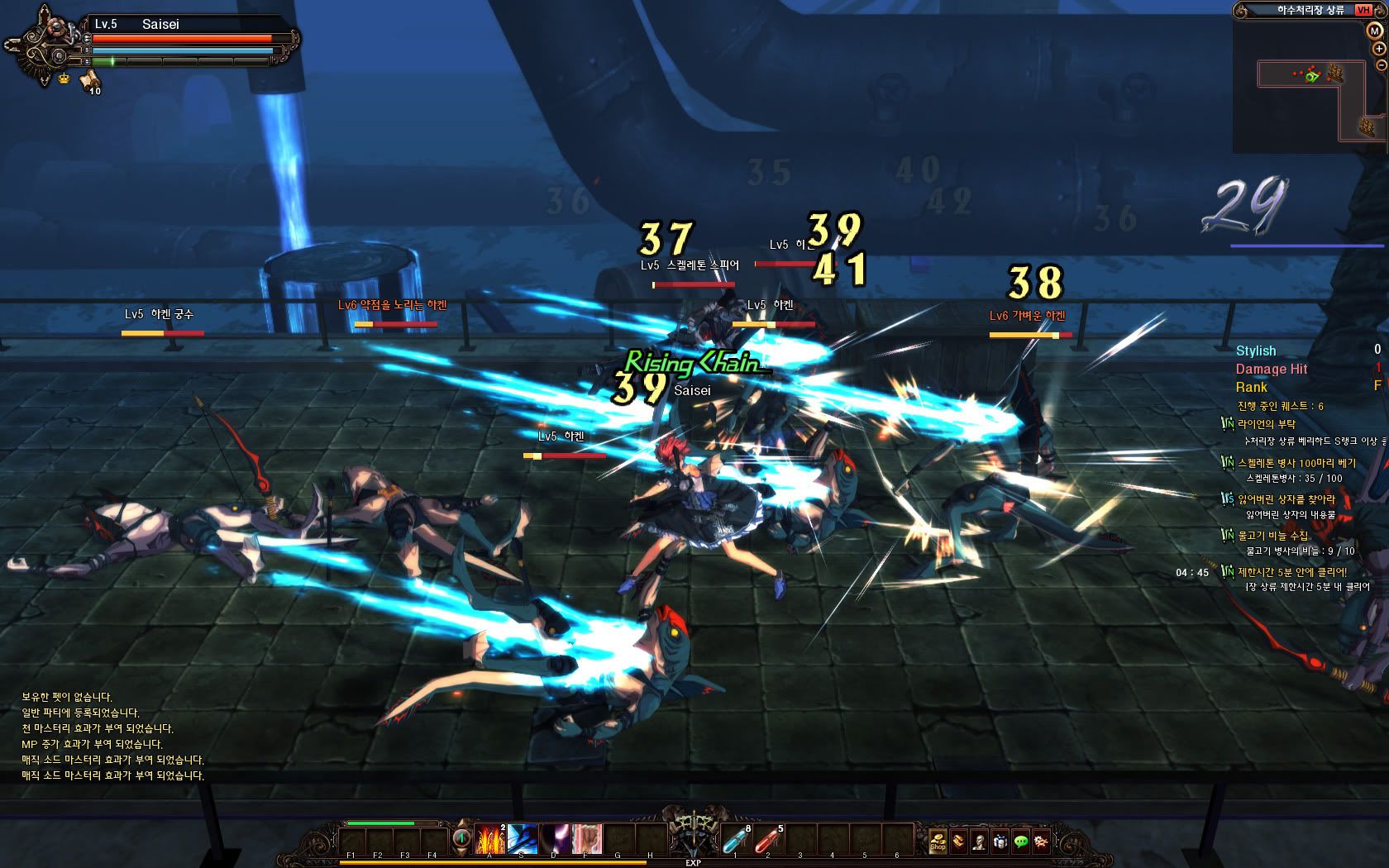Open the Shop from the bottom bar
Viewport: 1389px width, 868px height.
click(x=938, y=841)
